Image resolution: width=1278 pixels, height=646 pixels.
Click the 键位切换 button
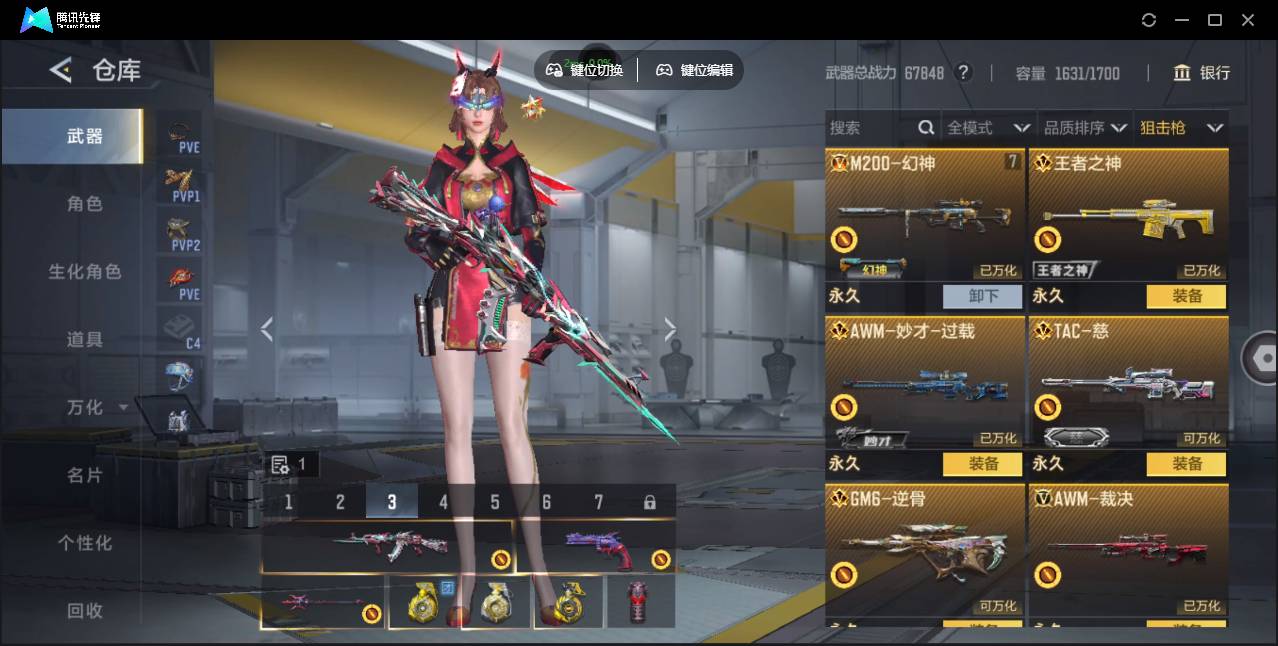pos(585,70)
